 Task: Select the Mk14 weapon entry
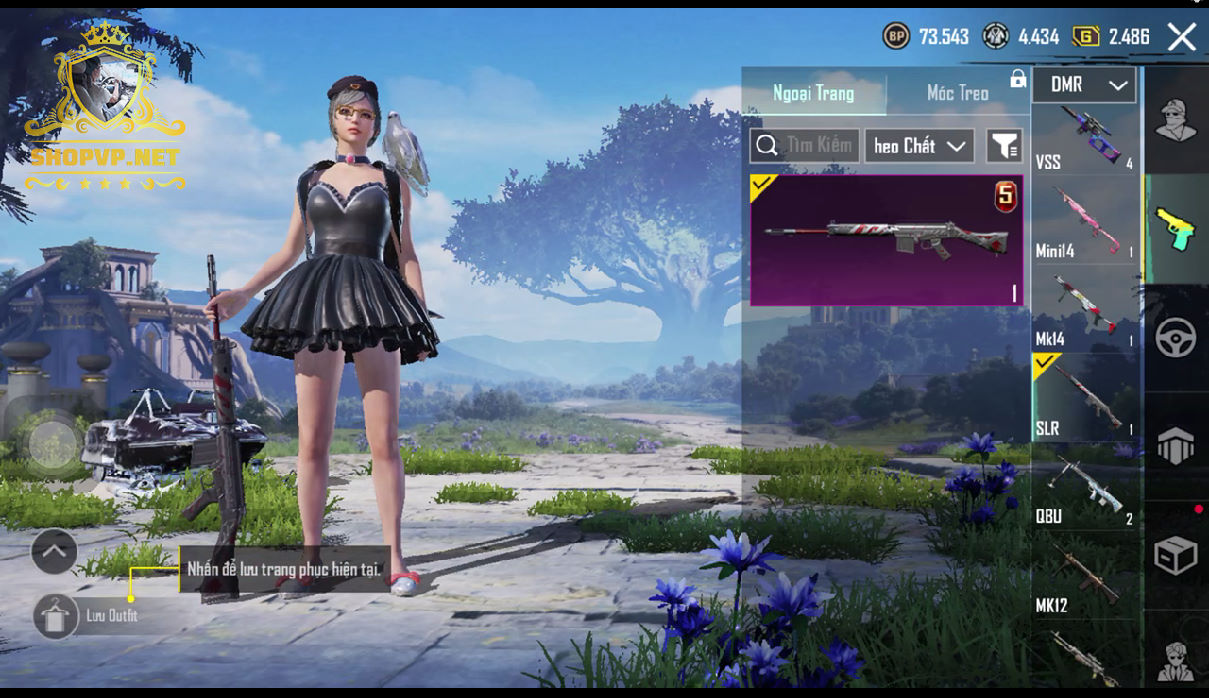point(1084,312)
